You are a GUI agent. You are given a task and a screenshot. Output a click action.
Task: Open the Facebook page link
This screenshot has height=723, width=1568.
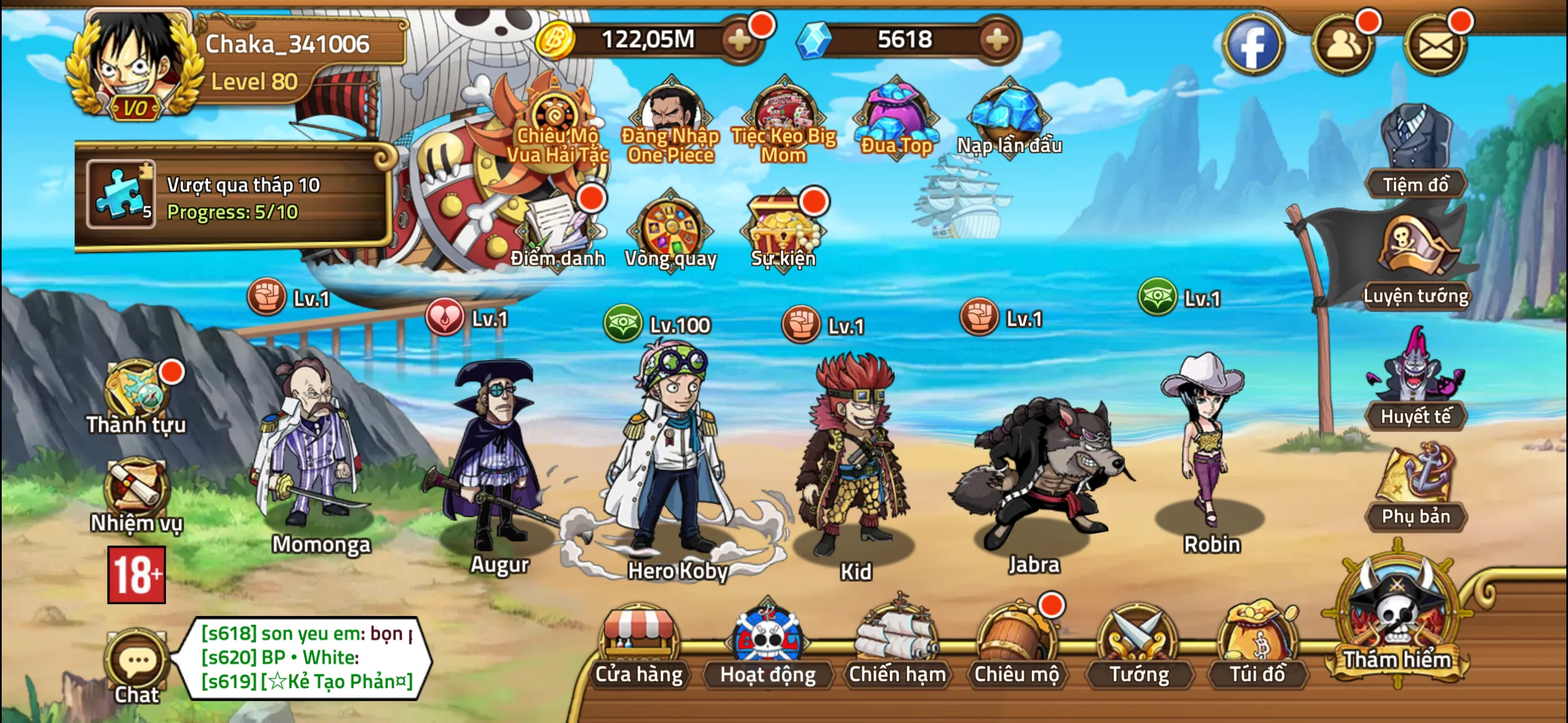click(x=1253, y=44)
